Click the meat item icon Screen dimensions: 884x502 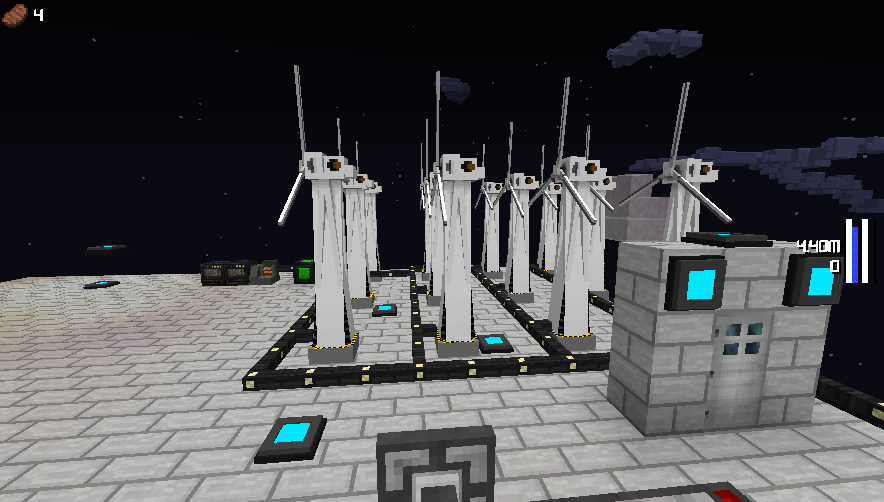(x=16, y=14)
